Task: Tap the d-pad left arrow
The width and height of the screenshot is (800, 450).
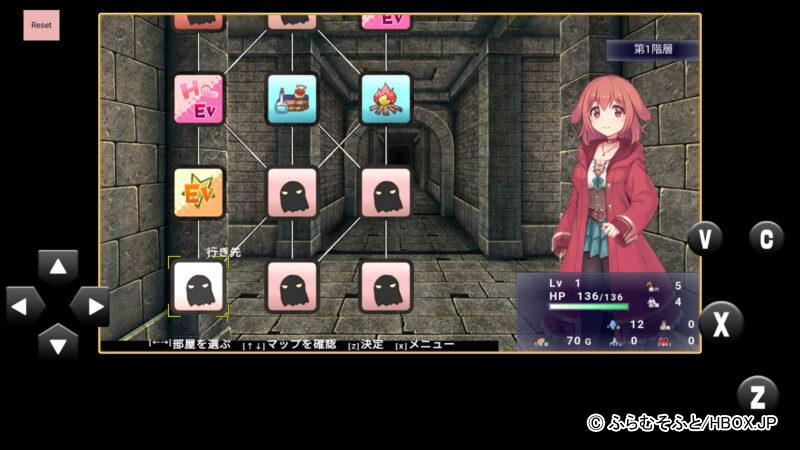Action: pyautogui.click(x=23, y=306)
